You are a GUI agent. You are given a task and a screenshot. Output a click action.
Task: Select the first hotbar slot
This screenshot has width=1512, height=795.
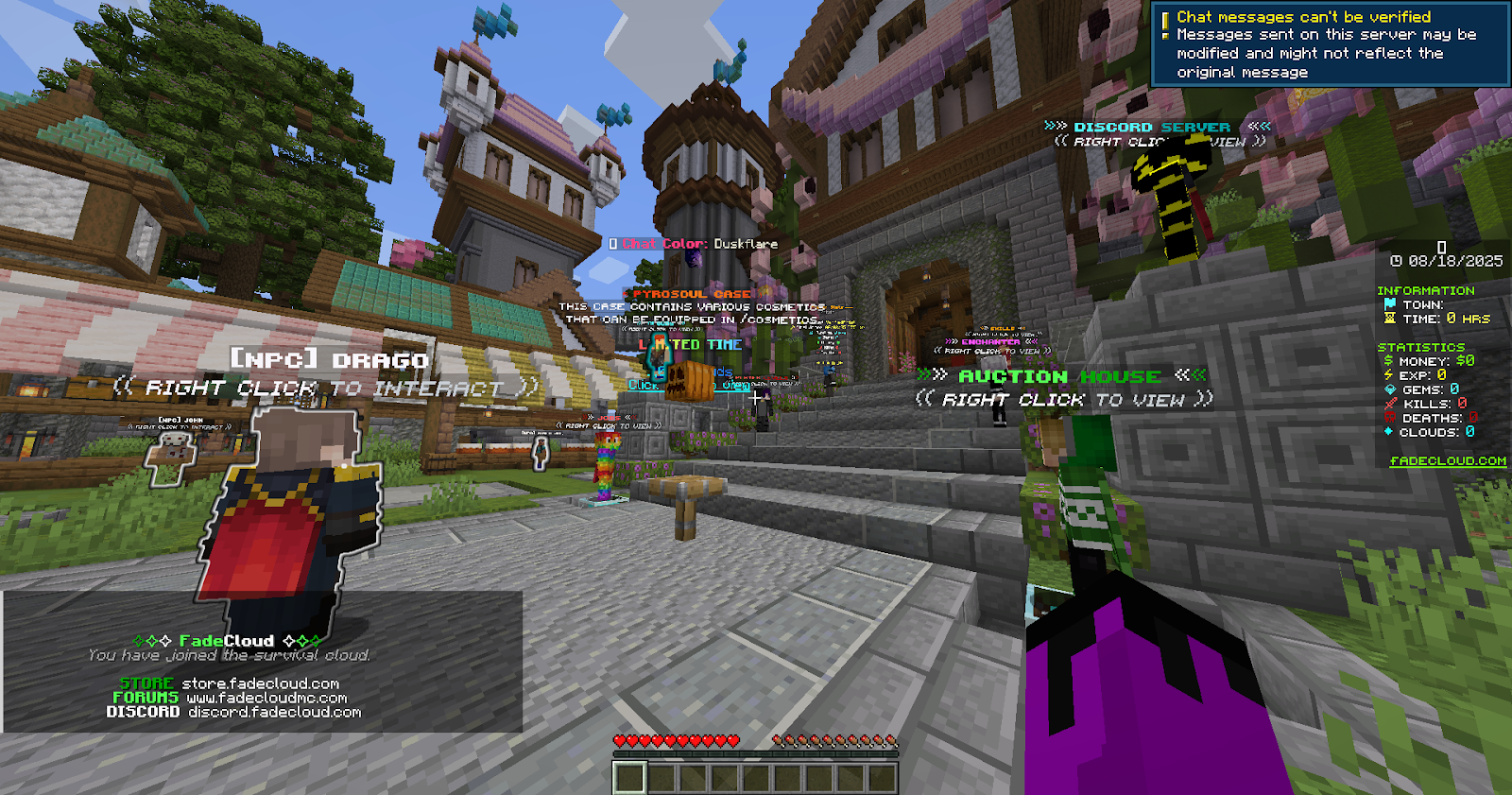click(629, 775)
